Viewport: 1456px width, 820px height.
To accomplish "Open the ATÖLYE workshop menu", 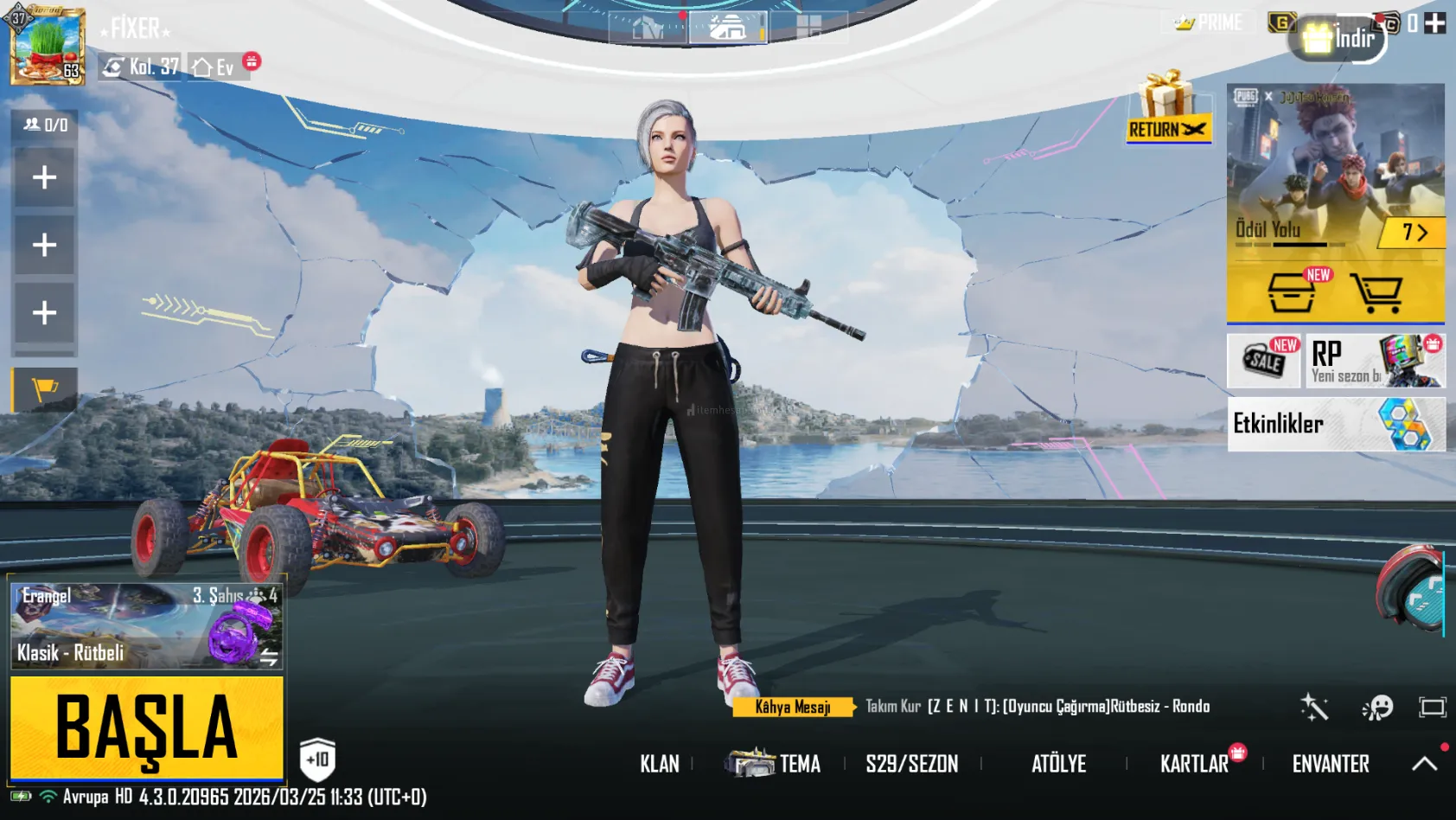I will point(1058,764).
